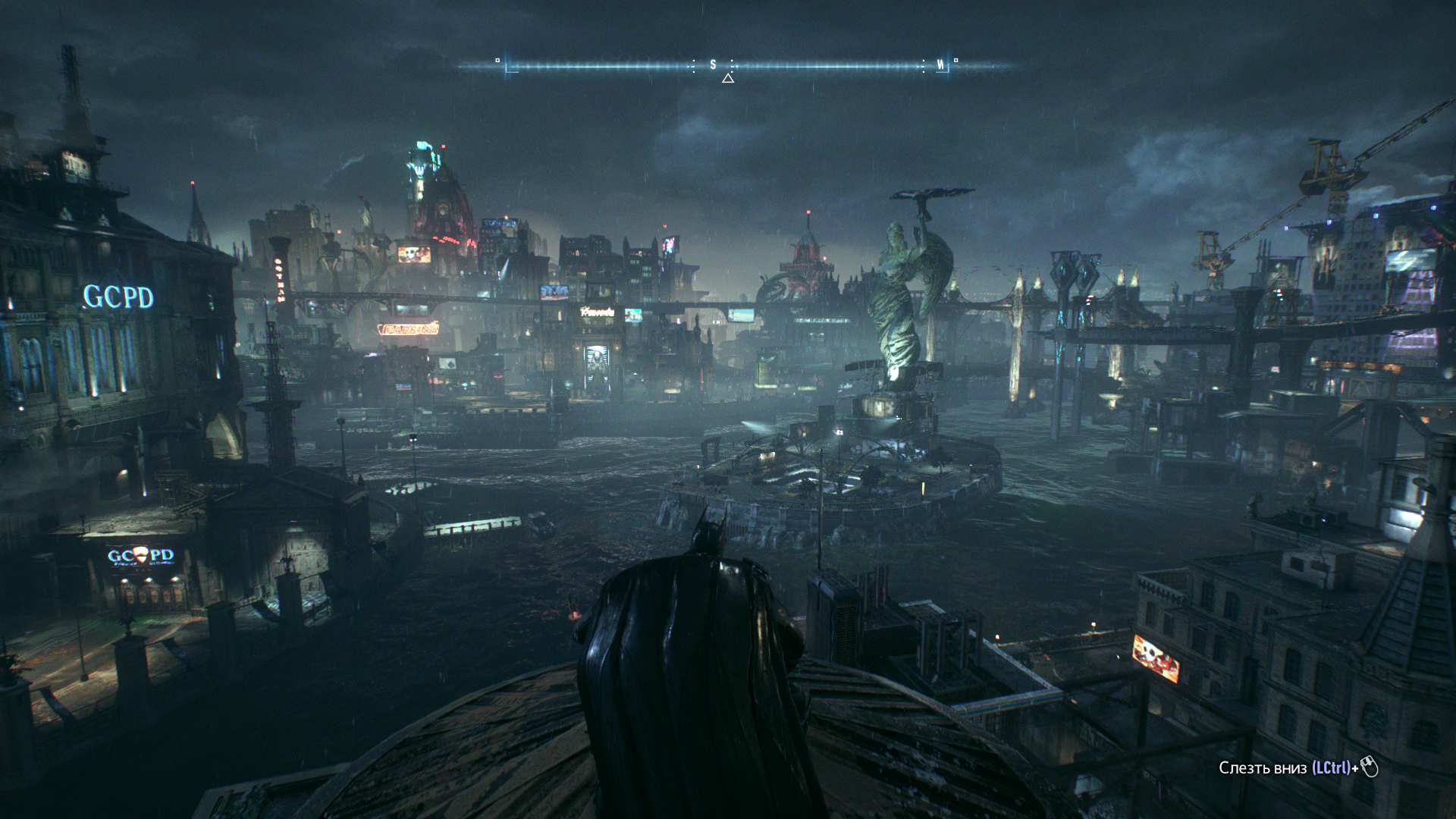Select the triangle objective marker below the compass

(x=728, y=79)
